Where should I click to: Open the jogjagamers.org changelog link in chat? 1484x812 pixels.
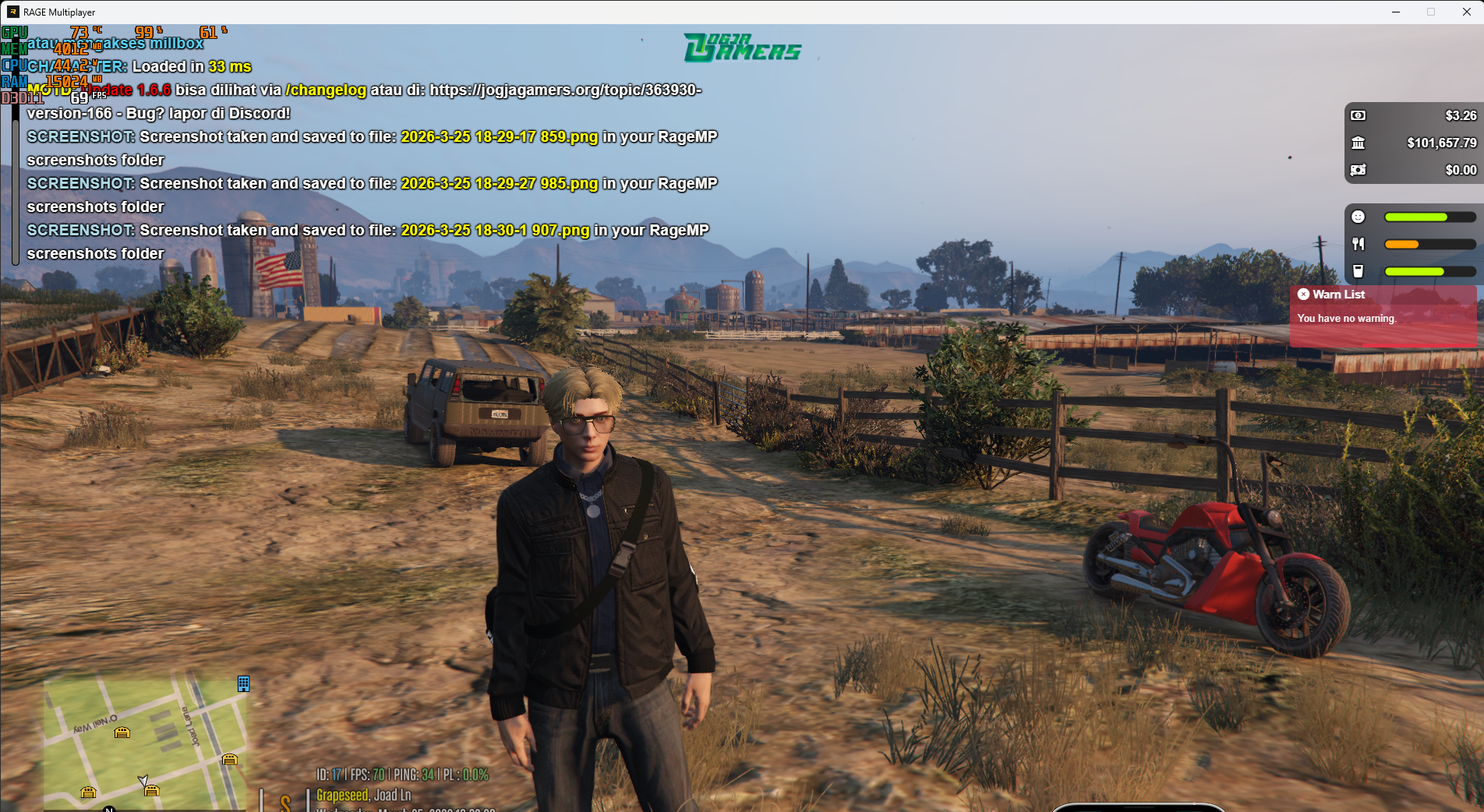click(565, 90)
